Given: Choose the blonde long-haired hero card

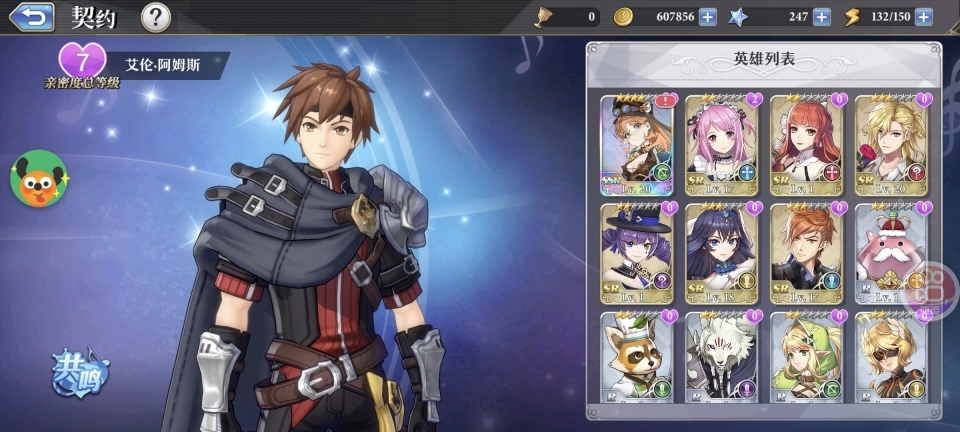Looking at the screenshot, I should 891,144.
